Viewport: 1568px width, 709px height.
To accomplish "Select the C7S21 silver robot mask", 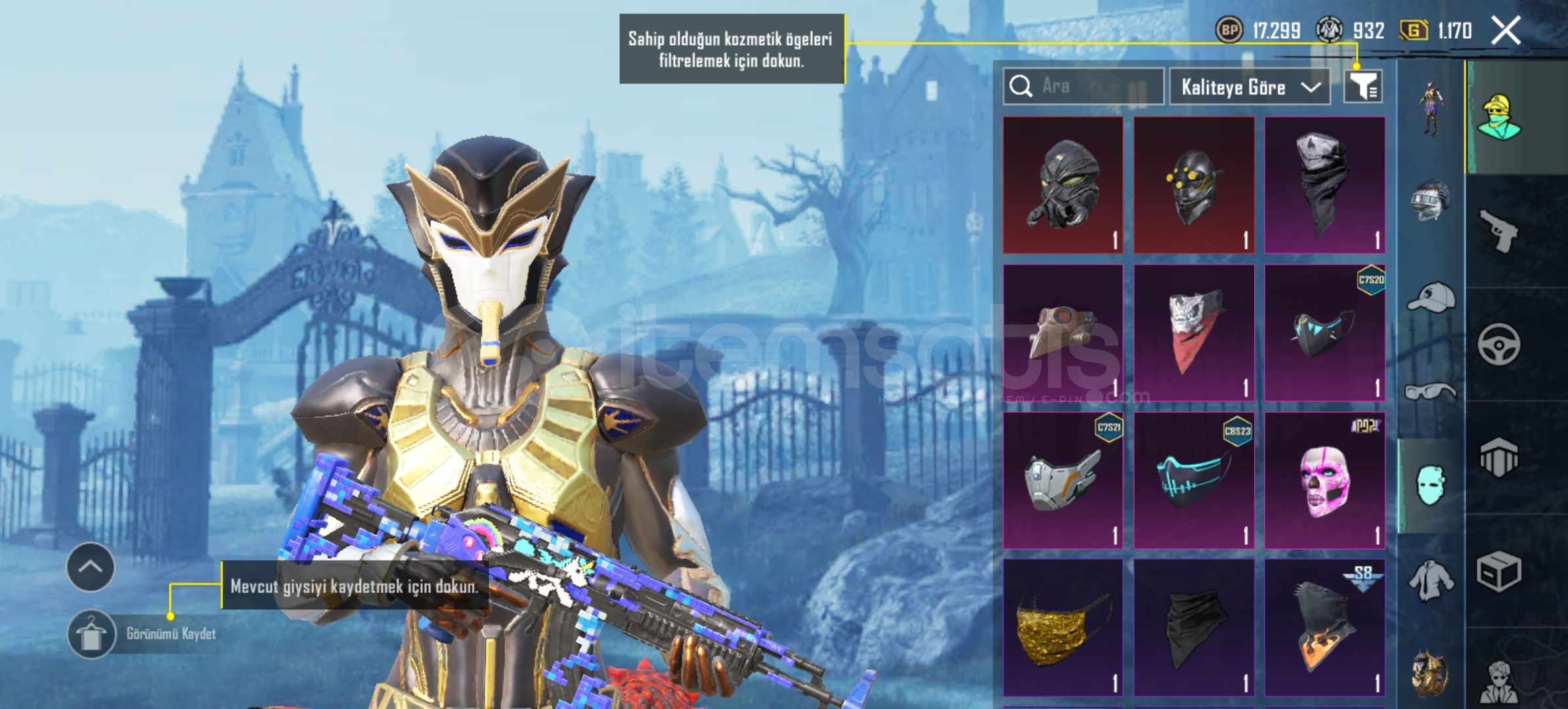I will [1063, 480].
